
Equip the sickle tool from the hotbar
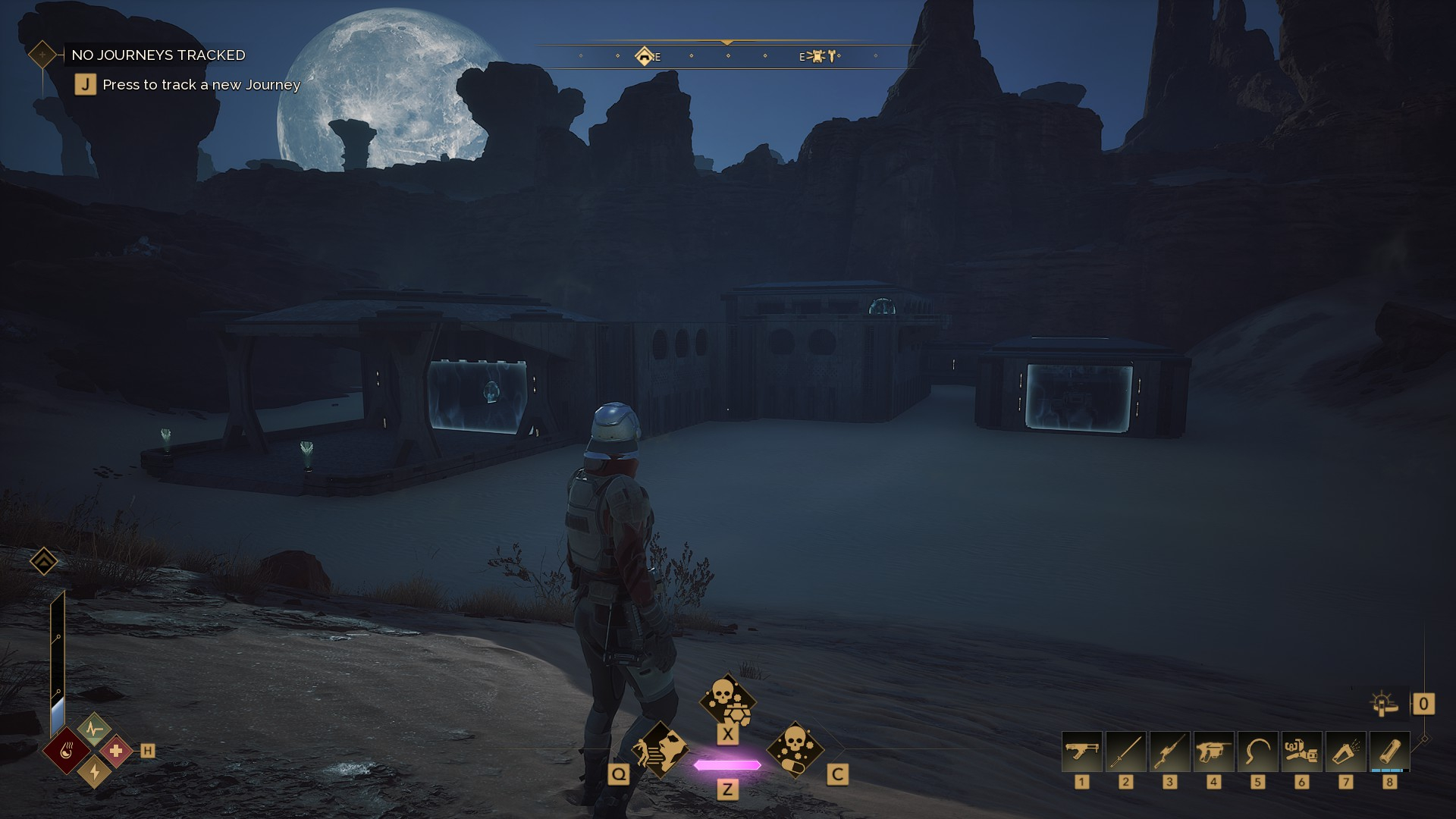(x=1257, y=752)
